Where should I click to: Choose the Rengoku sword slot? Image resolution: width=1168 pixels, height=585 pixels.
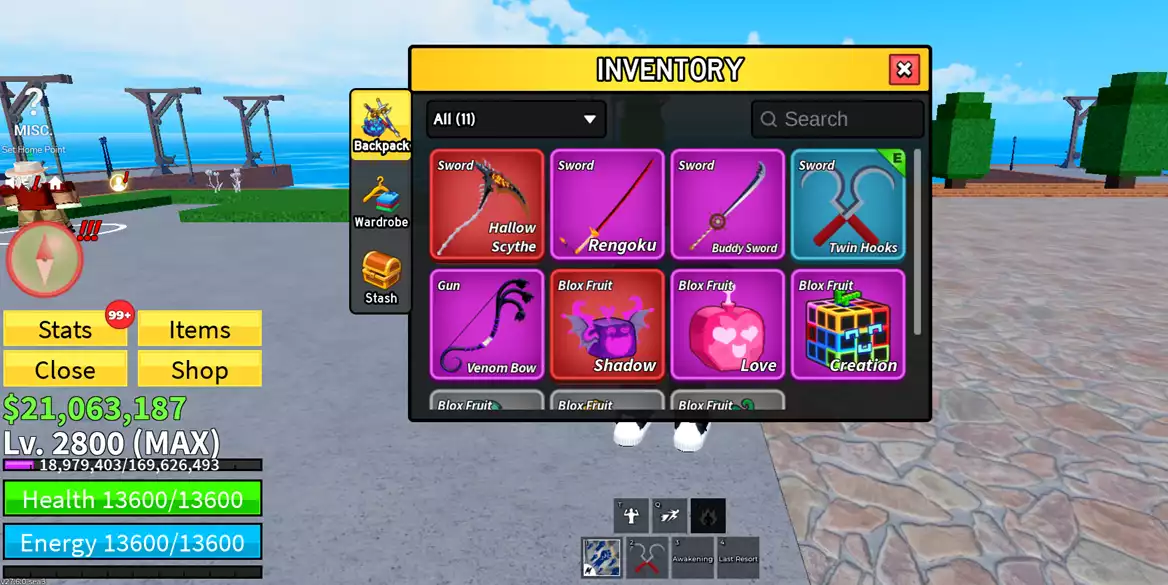607,205
